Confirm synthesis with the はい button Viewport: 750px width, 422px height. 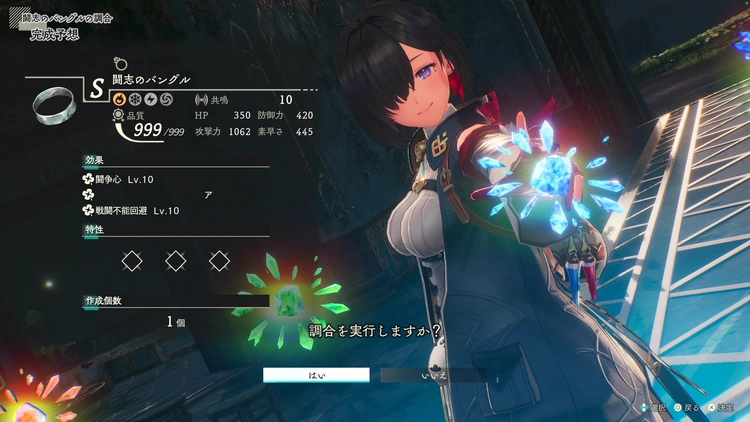316,375
